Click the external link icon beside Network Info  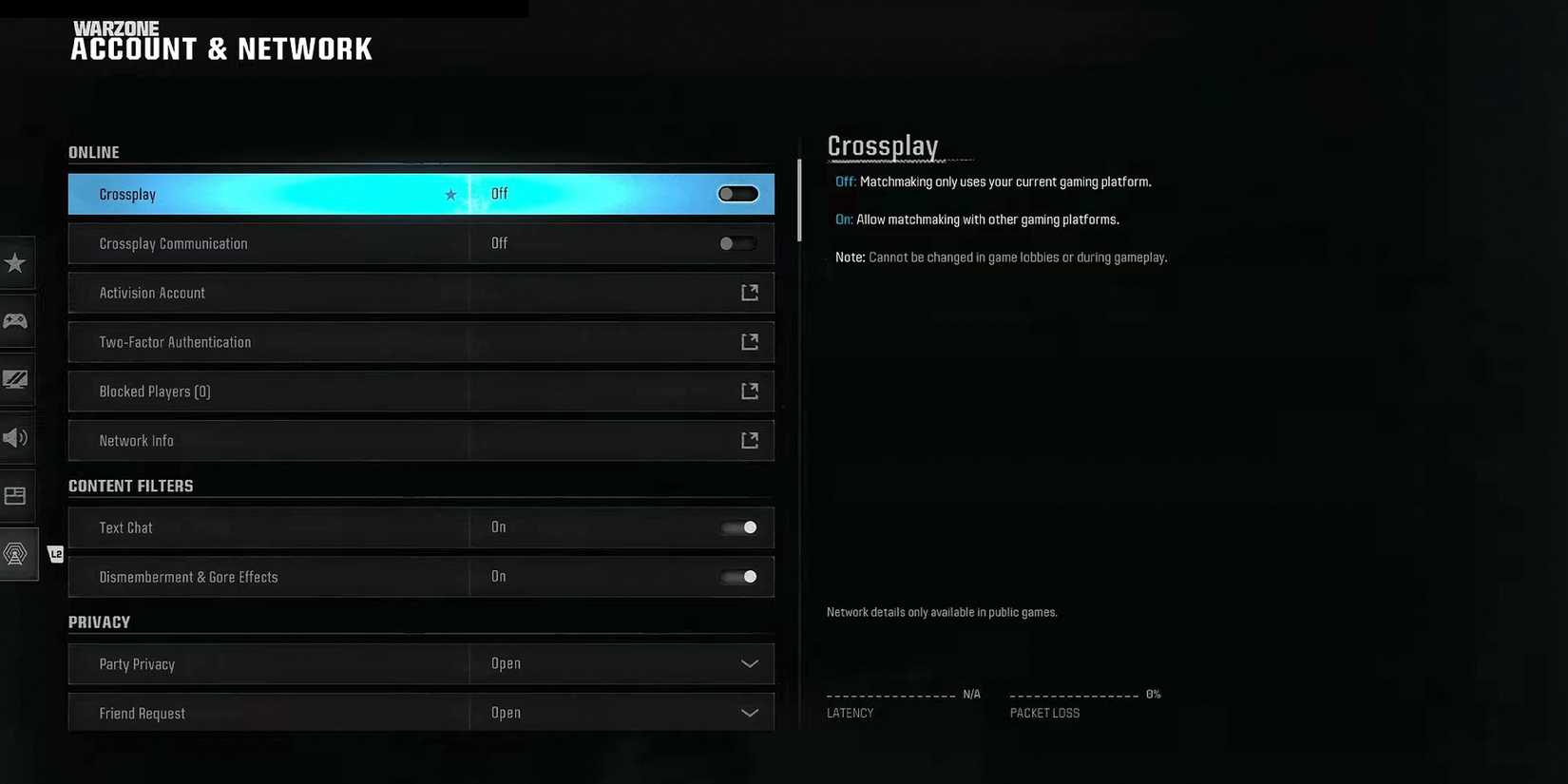click(x=750, y=440)
